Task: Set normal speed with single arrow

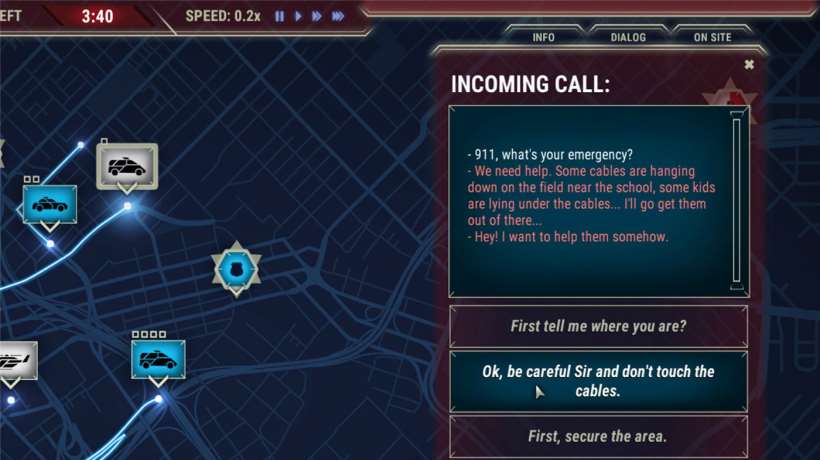Action: click(x=298, y=17)
